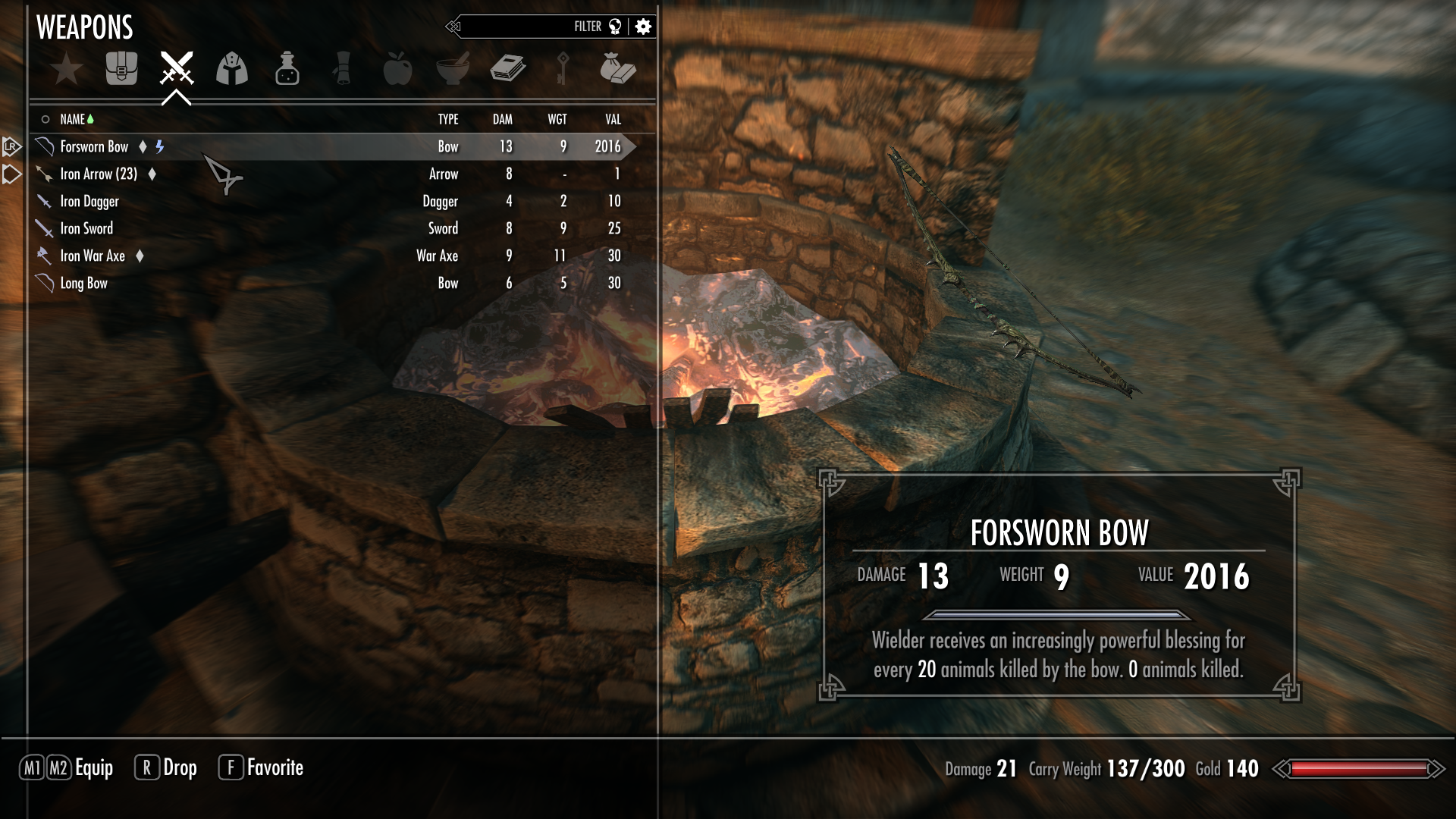This screenshot has width=1456, height=819.
Task: Select the Keys category icon
Action: [x=563, y=68]
